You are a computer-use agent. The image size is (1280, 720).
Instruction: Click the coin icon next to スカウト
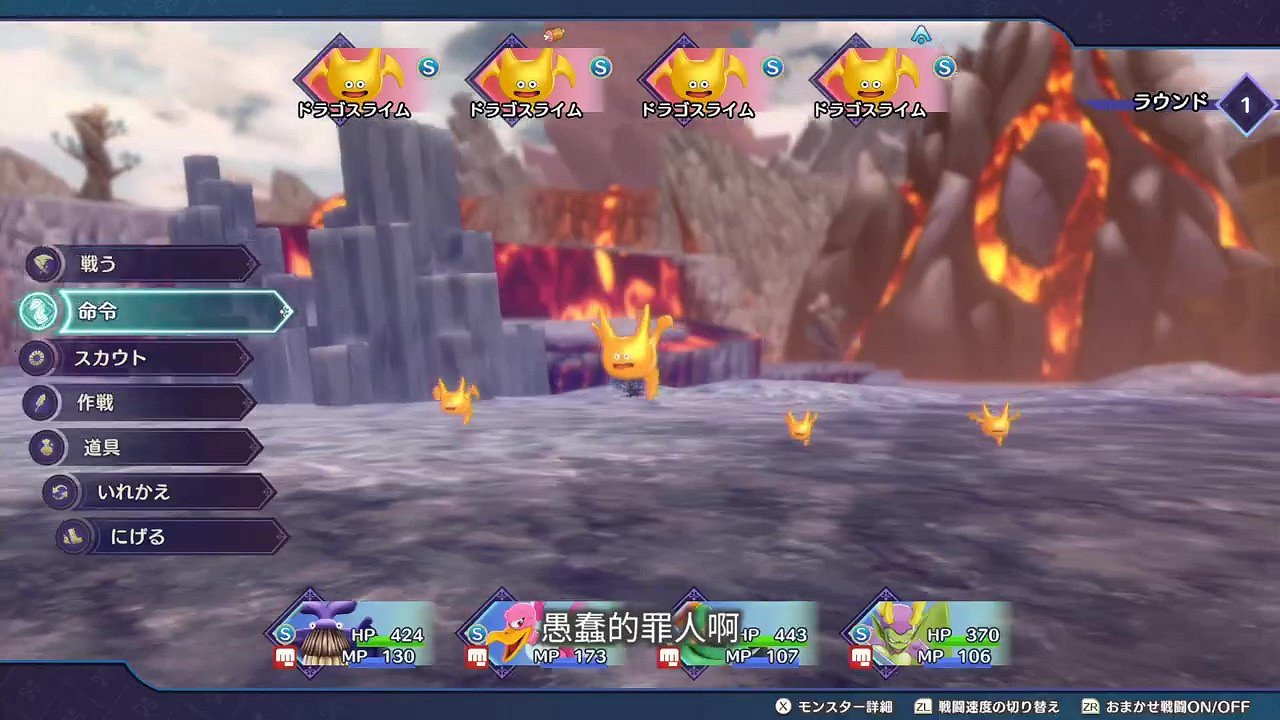tap(40, 358)
